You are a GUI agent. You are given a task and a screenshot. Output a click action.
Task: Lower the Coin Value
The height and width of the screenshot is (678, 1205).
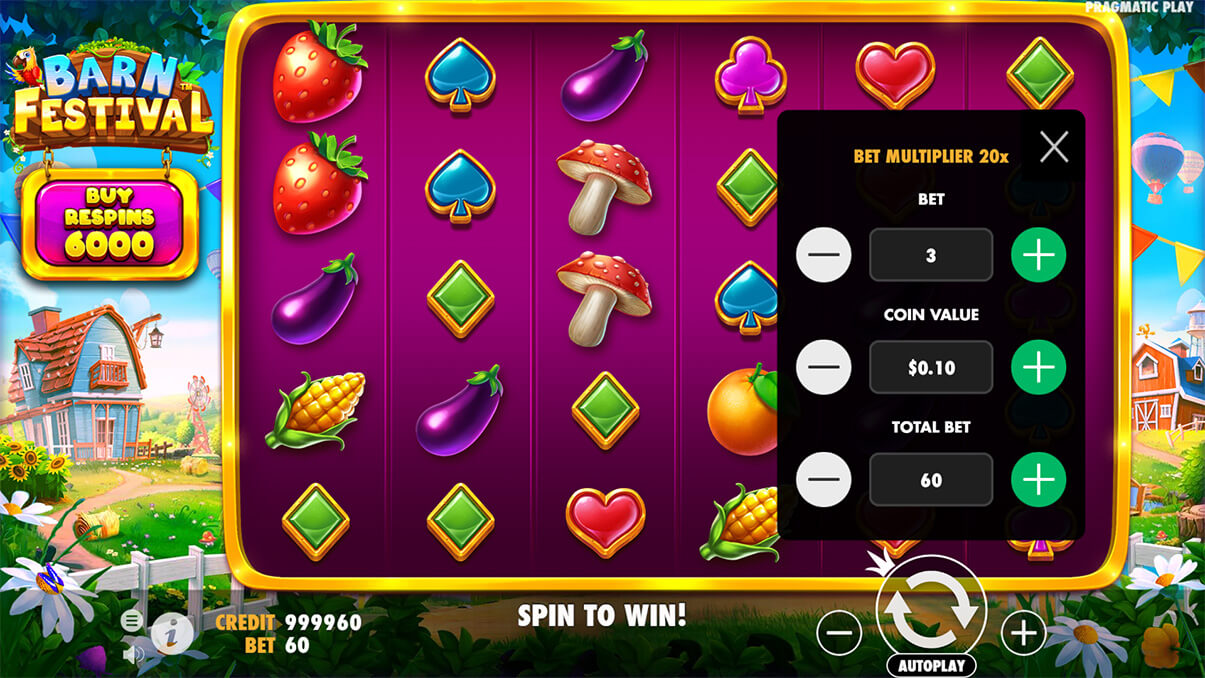[824, 367]
